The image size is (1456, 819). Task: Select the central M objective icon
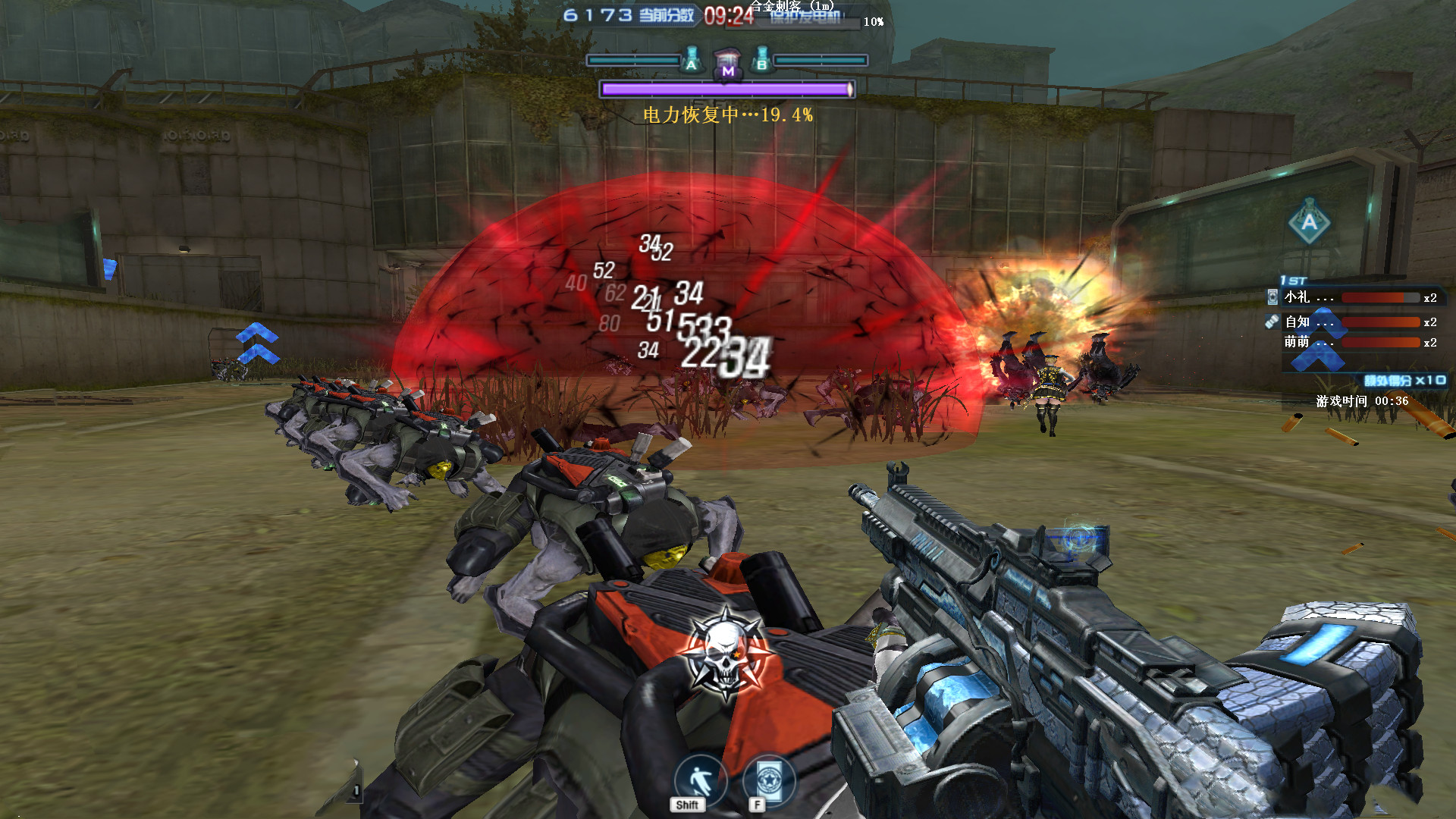(x=728, y=64)
